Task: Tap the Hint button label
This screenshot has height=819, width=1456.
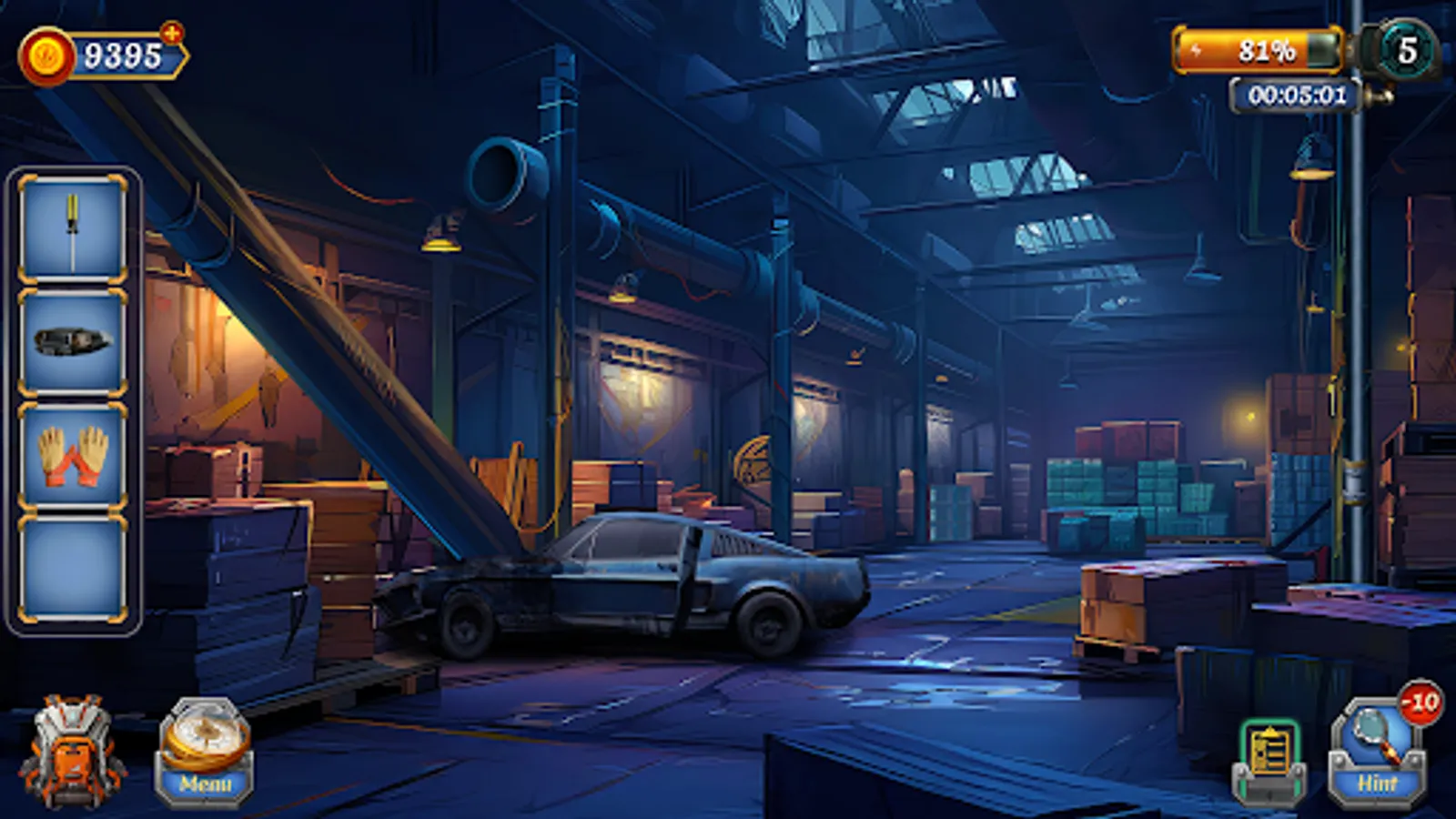Action: pyautogui.click(x=1376, y=780)
